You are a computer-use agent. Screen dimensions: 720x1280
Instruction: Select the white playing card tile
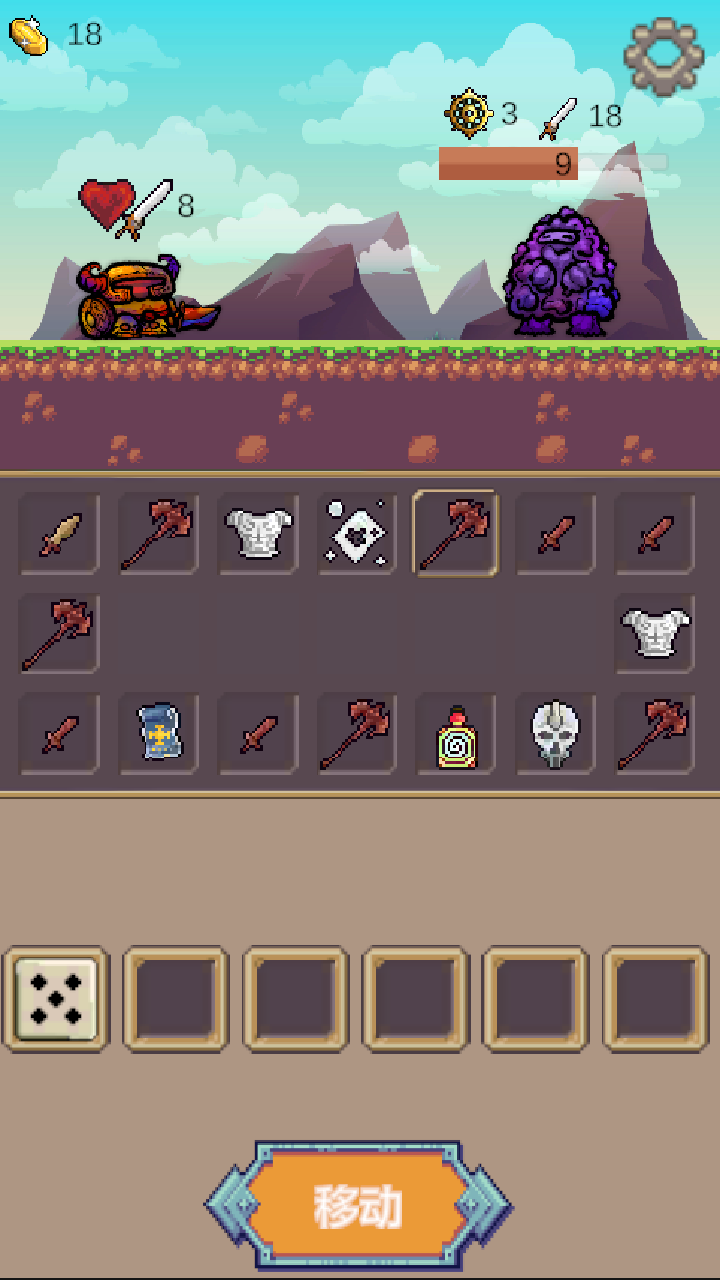357,534
